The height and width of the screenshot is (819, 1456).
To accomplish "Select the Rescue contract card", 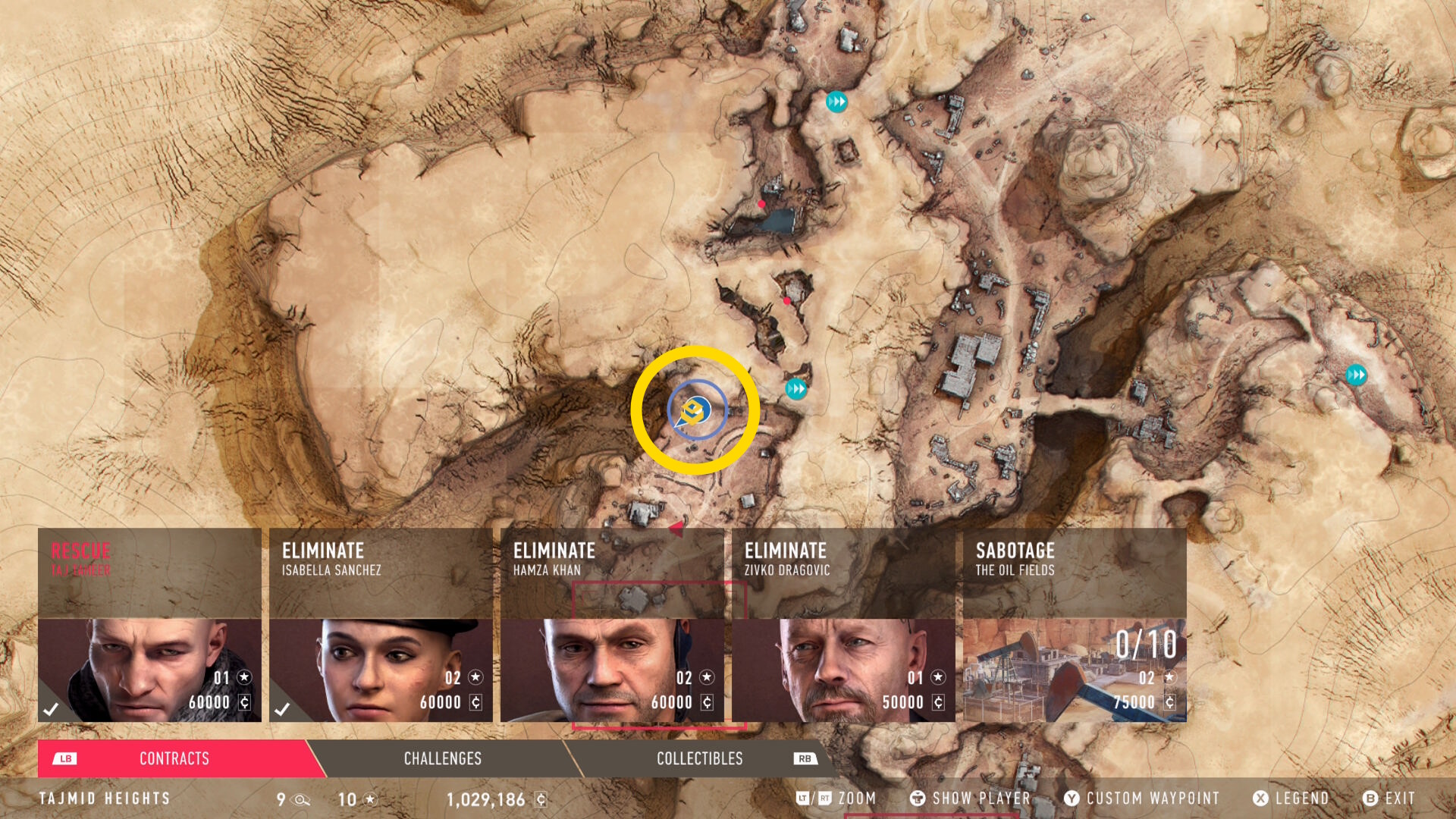I will tap(149, 625).
